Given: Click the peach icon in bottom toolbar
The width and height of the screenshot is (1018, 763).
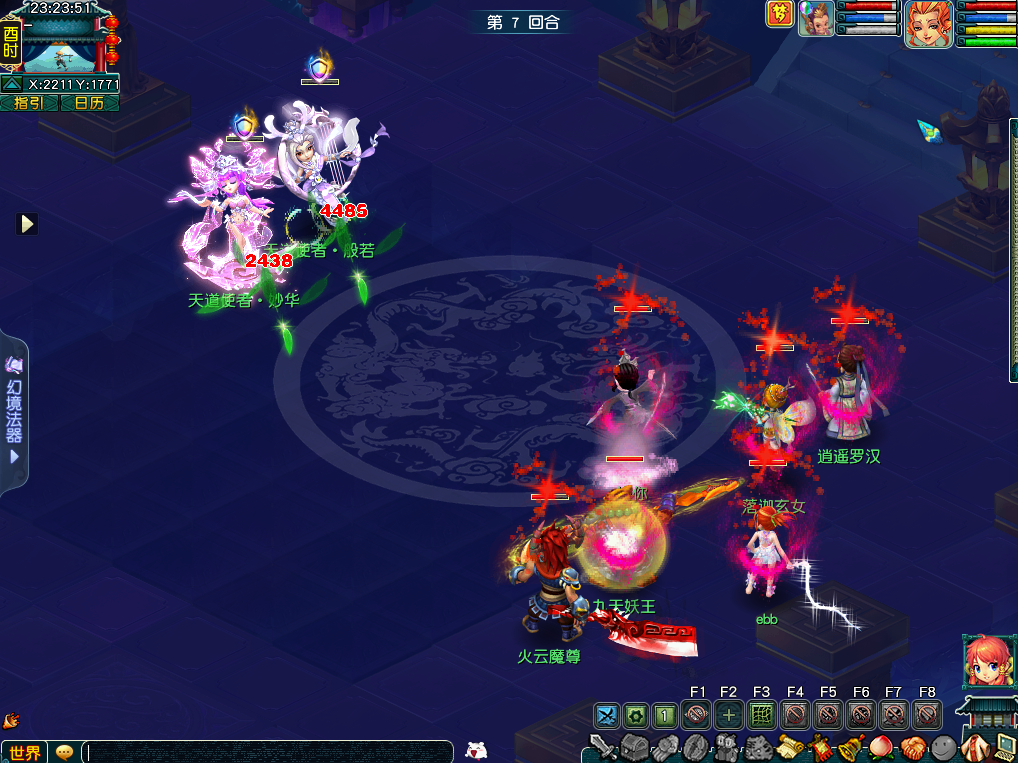Looking at the screenshot, I should pos(881,747).
